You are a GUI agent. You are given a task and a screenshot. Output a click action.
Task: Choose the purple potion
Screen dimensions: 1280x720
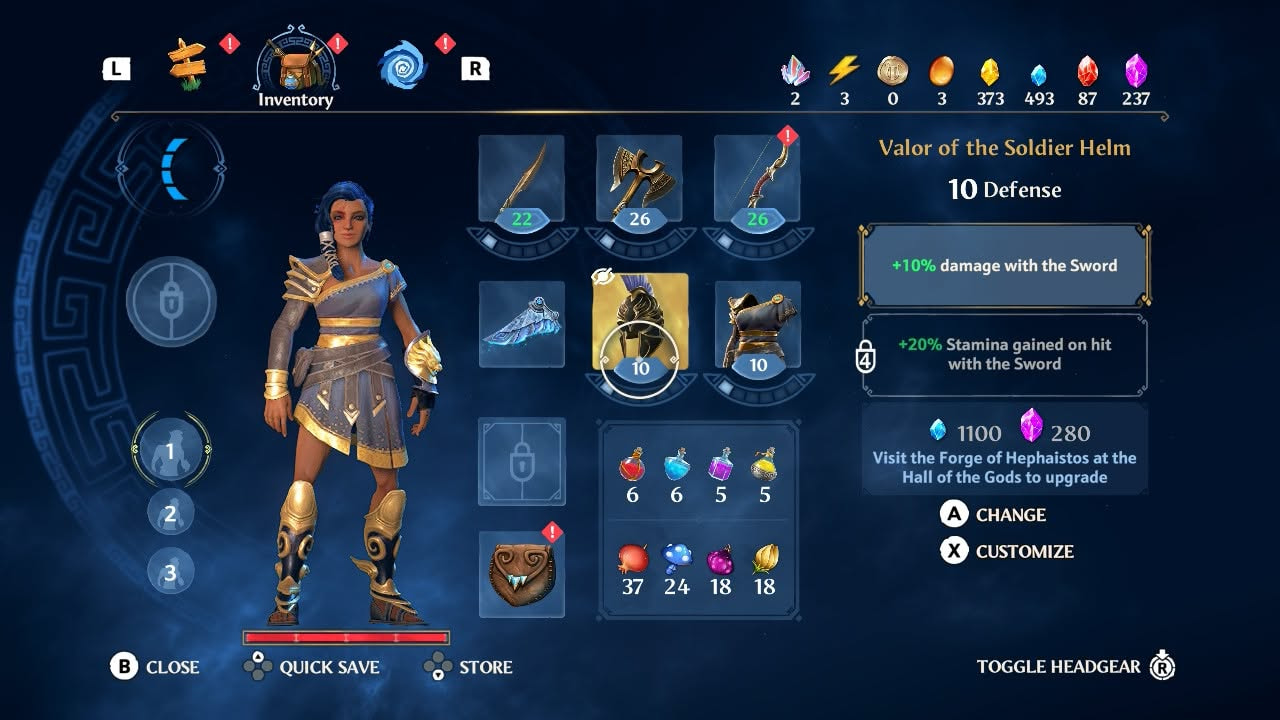[721, 465]
